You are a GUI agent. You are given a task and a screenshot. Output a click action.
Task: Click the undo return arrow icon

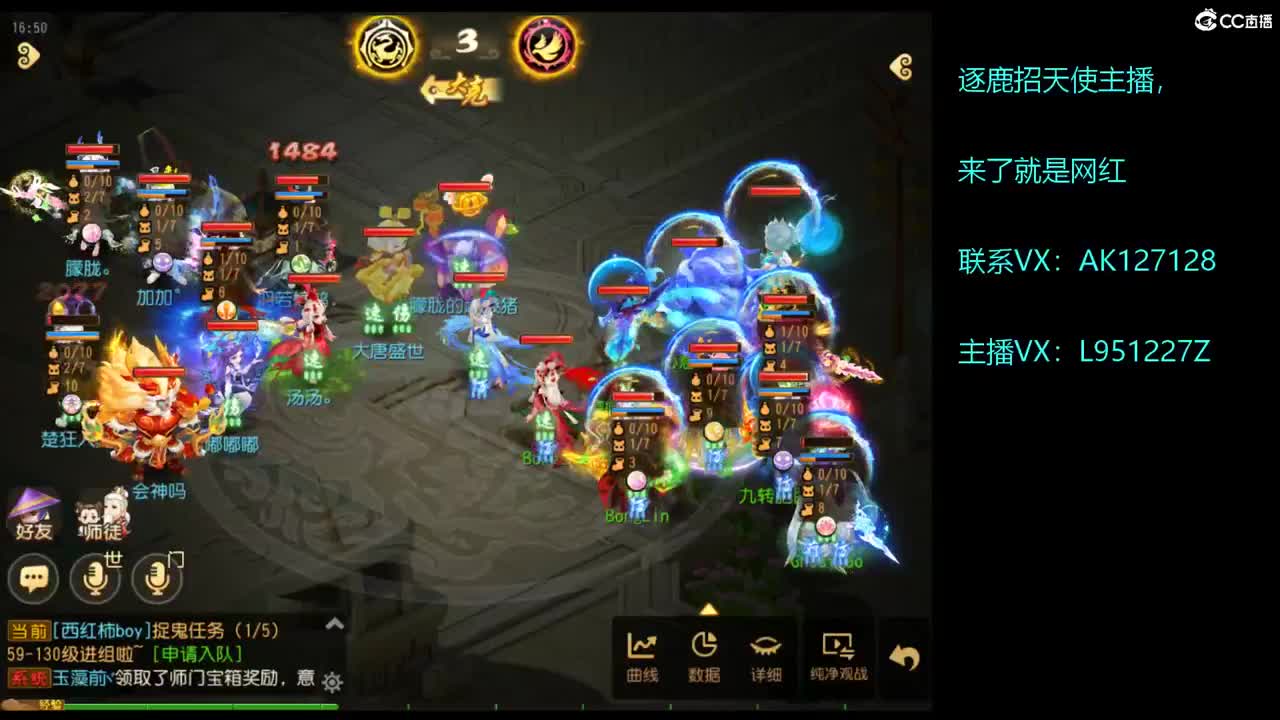coord(905,653)
